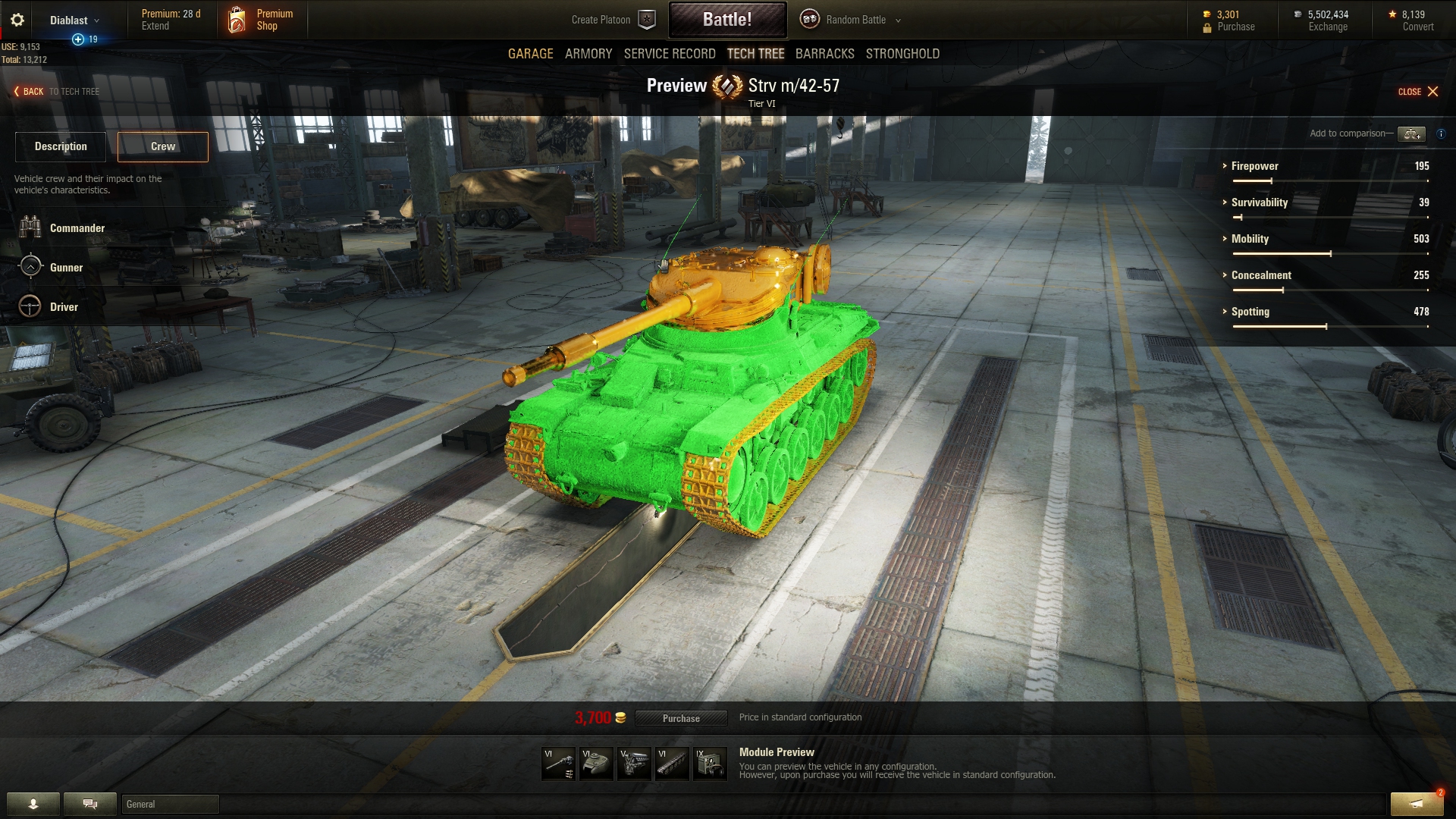The image size is (1456, 819).
Task: Open the TECH TREE menu item
Action: [x=756, y=54]
